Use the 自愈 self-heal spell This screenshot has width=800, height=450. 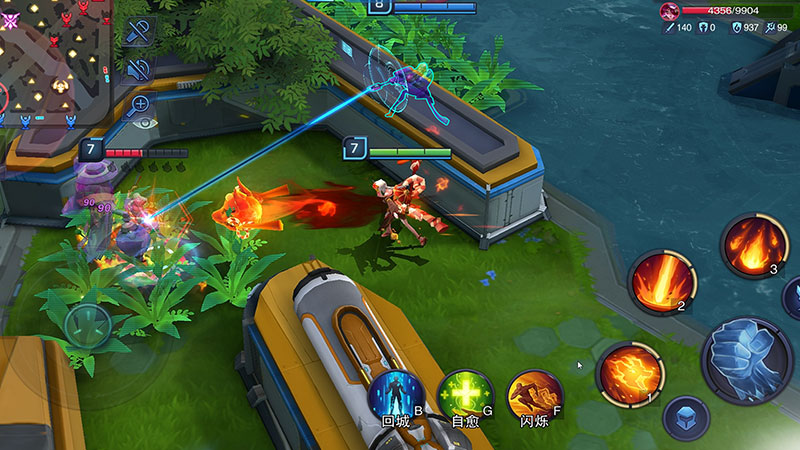tap(466, 393)
